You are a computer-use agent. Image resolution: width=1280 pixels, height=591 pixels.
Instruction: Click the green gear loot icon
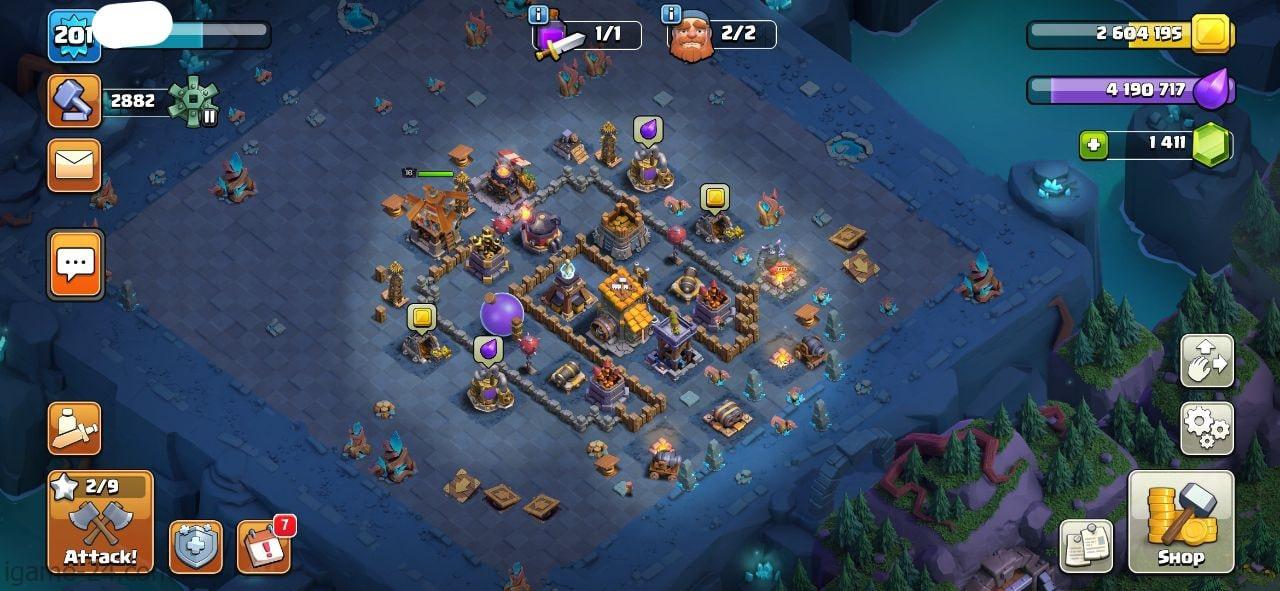coord(193,101)
